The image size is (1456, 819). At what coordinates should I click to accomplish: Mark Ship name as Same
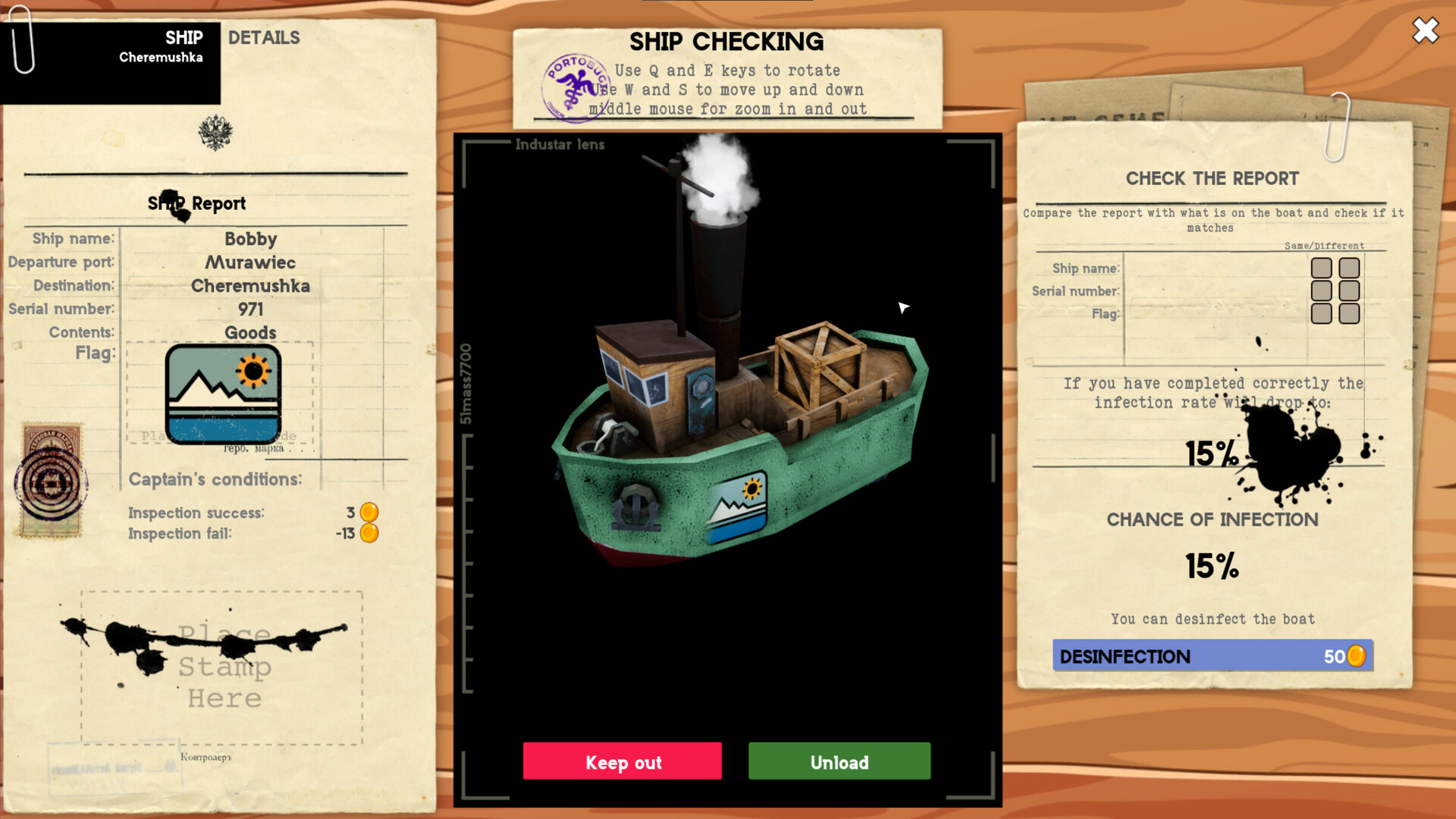point(1323,268)
